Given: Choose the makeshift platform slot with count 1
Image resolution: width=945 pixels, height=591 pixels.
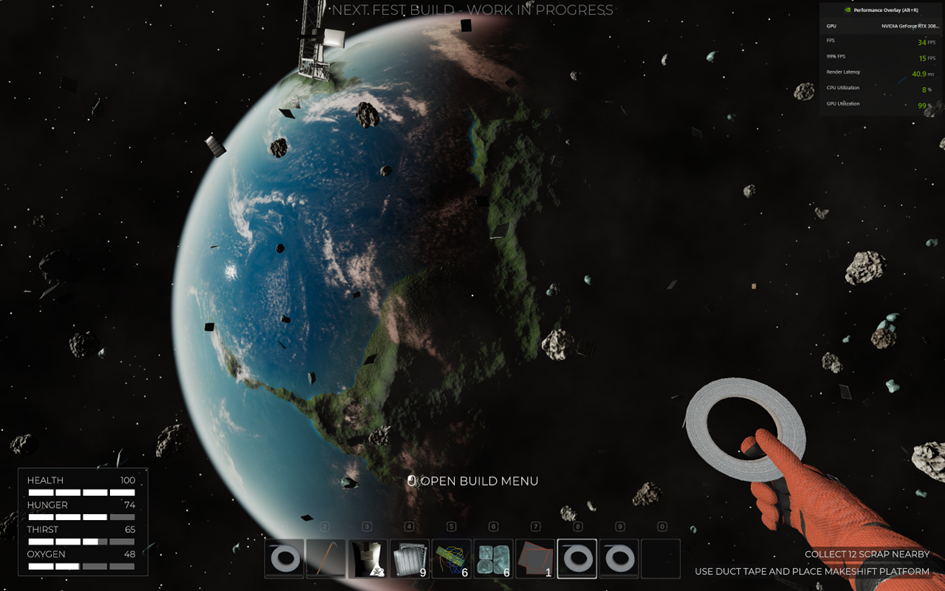Looking at the screenshot, I should [535, 559].
